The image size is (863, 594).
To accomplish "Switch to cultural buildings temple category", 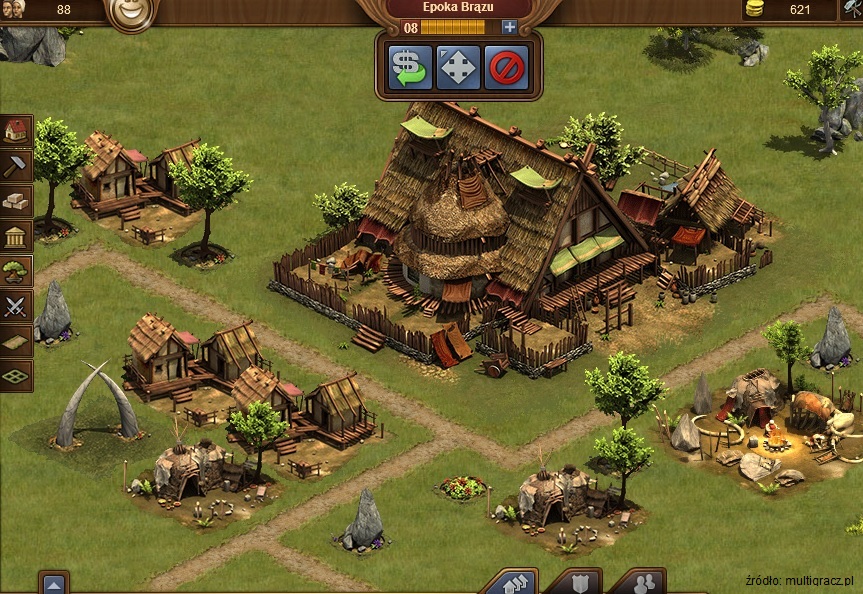I will 17,236.
